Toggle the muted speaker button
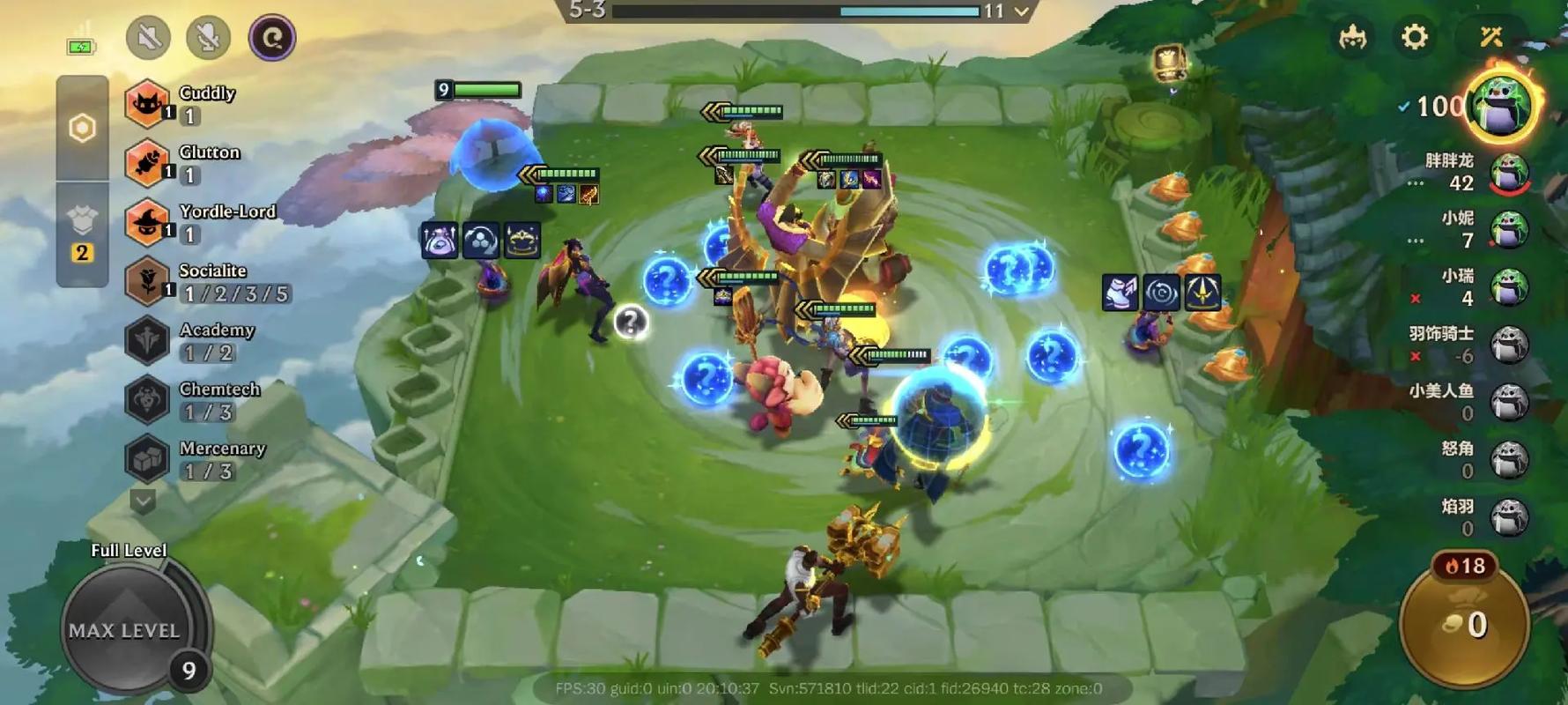The width and height of the screenshot is (1568, 705). [148, 38]
